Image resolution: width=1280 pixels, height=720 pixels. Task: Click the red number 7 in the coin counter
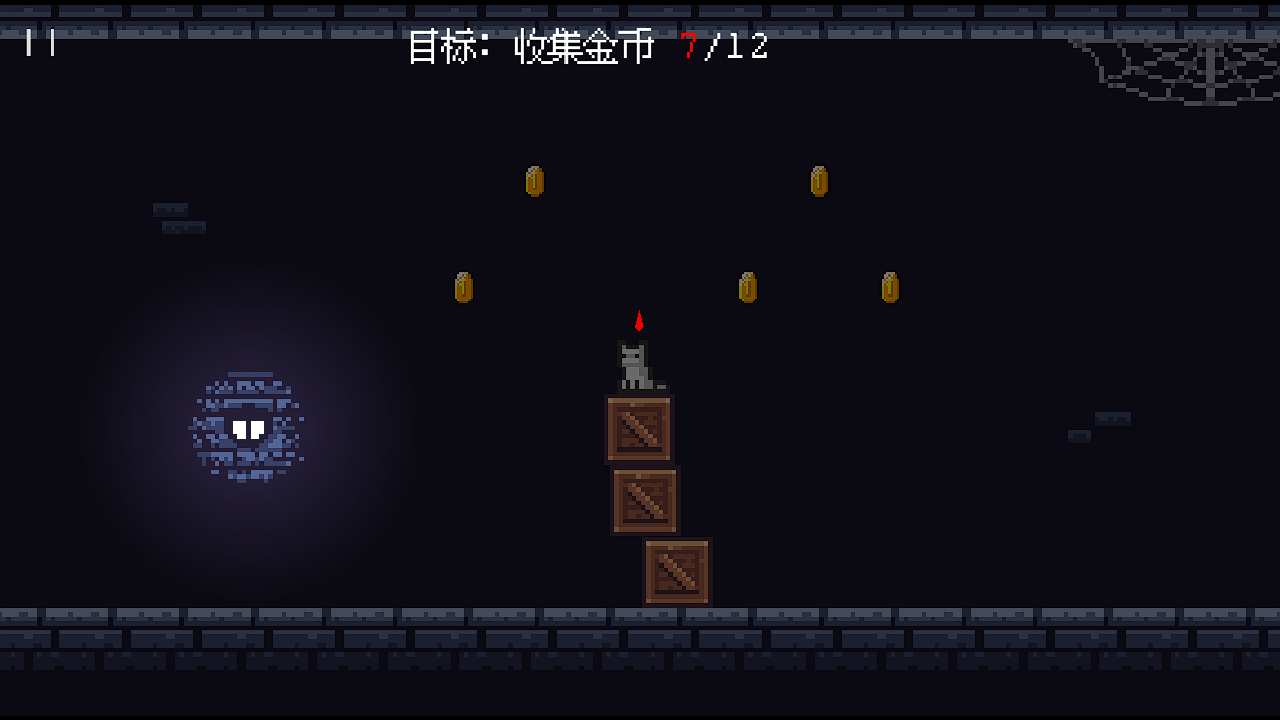687,47
